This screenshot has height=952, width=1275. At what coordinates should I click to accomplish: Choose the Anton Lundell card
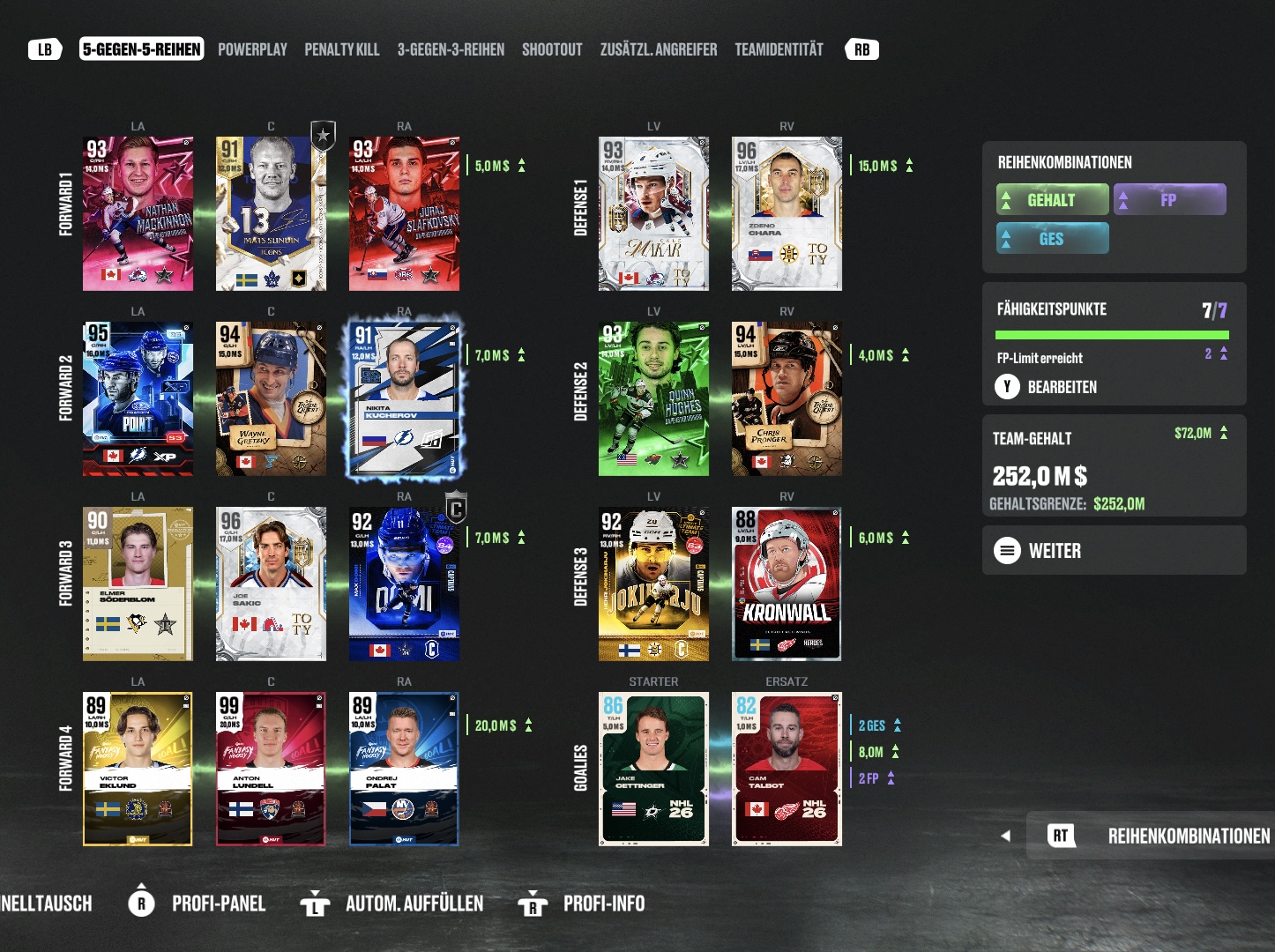(271, 769)
